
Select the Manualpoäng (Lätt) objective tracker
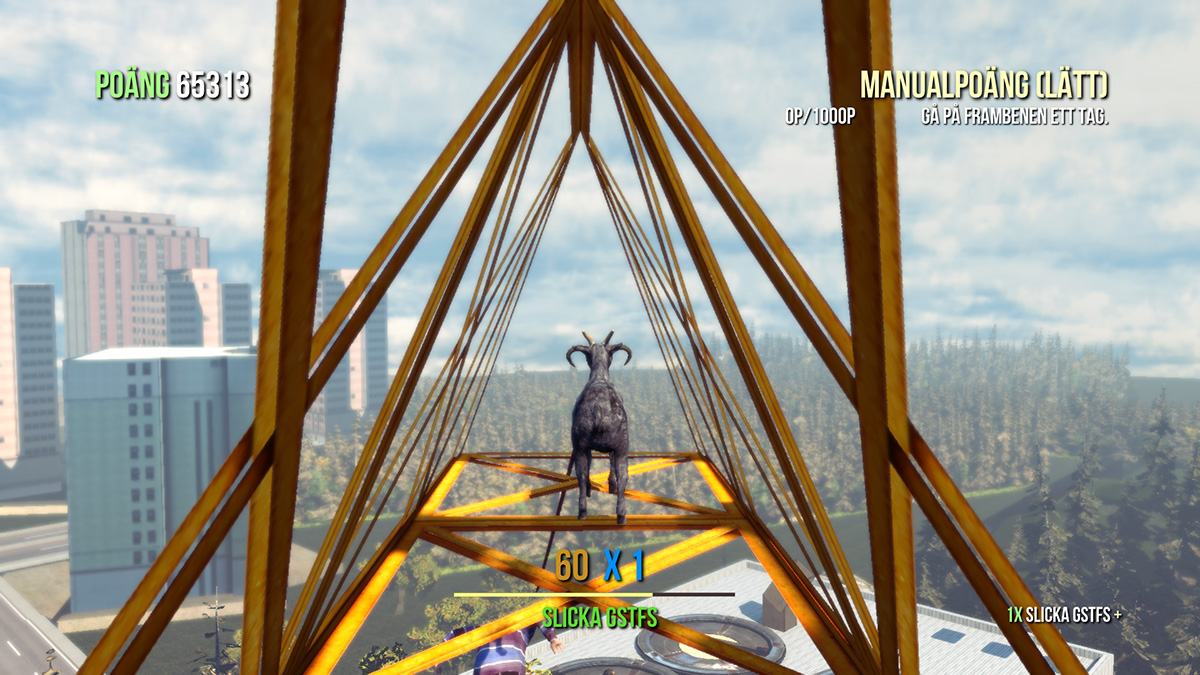pyautogui.click(x=984, y=86)
